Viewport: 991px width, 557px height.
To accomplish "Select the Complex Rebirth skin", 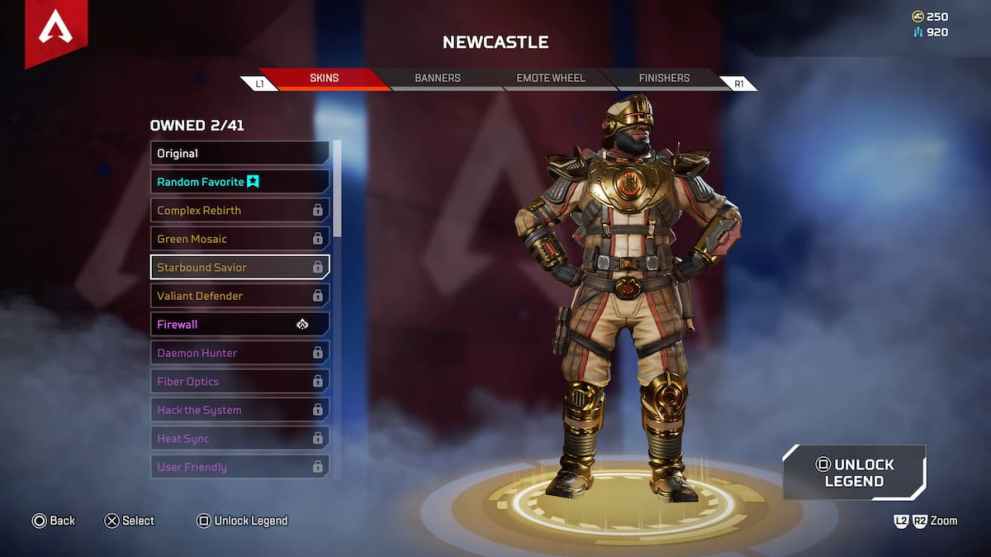I will pyautogui.click(x=240, y=211).
